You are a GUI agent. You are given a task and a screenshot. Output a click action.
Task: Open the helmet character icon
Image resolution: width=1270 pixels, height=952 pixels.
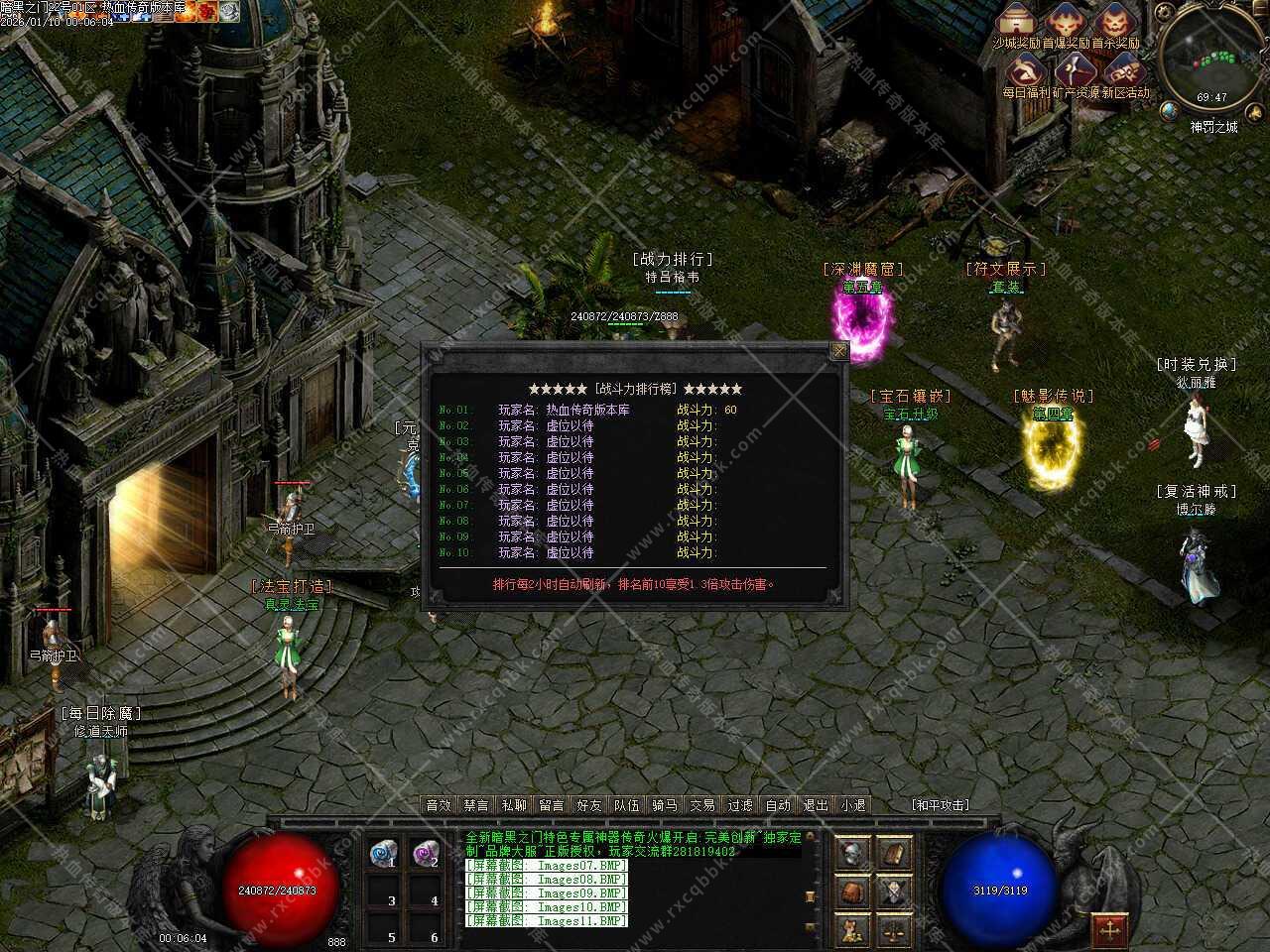[852, 853]
